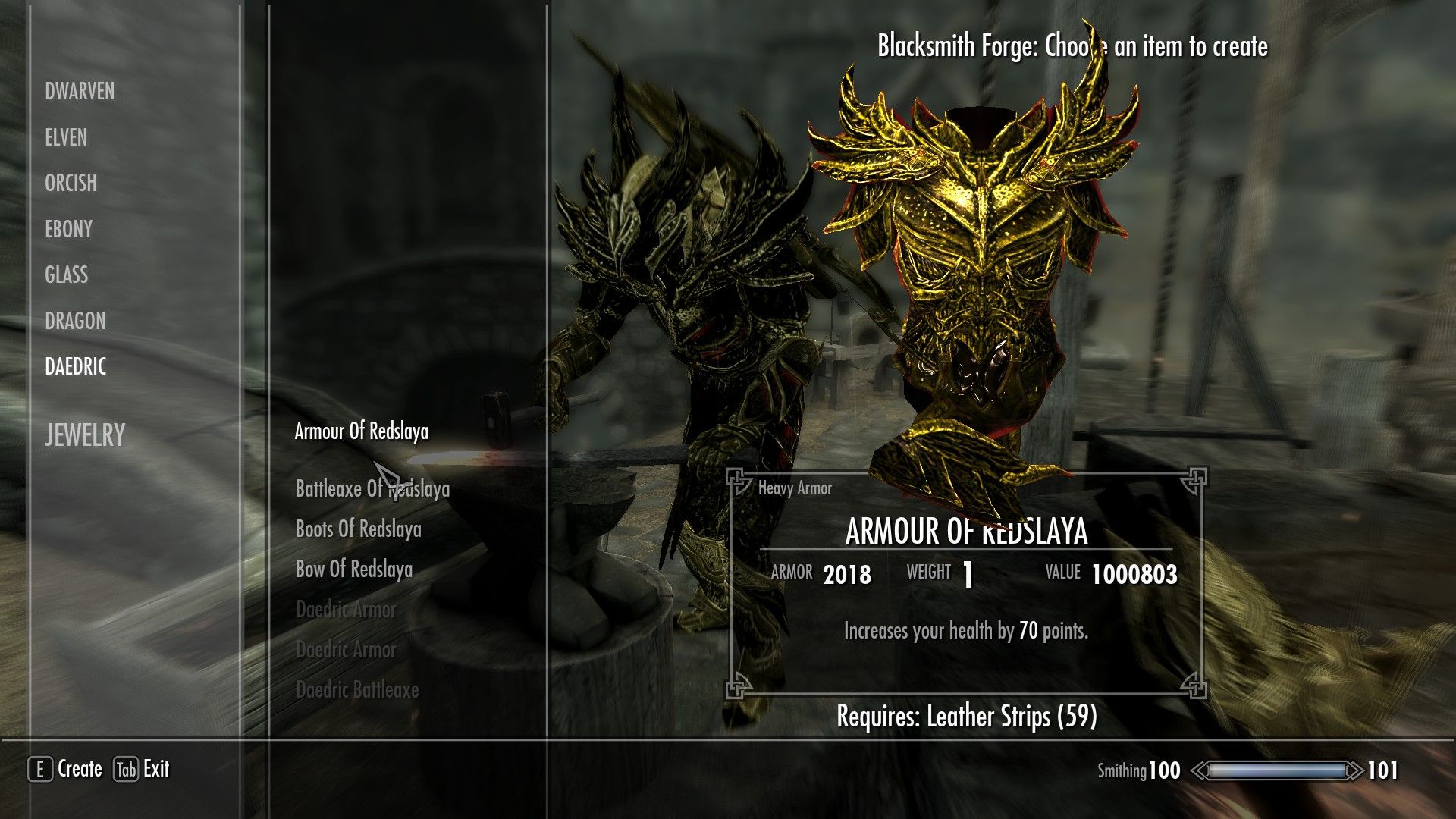Select the Dragon category
The width and height of the screenshot is (1456, 819).
coord(75,321)
